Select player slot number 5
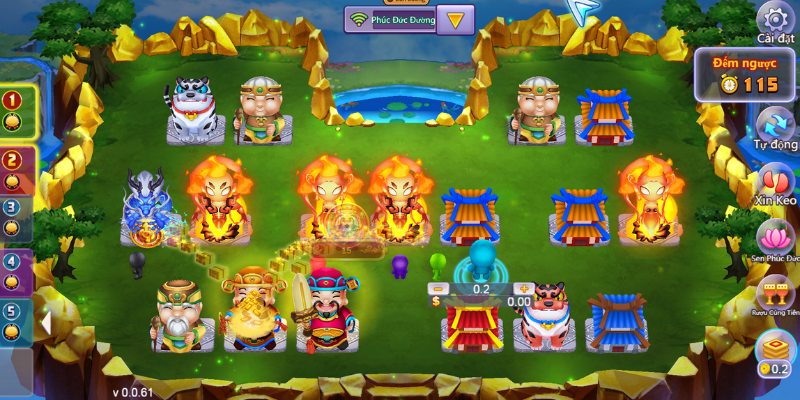The height and width of the screenshot is (400, 800). pyautogui.click(x=13, y=318)
